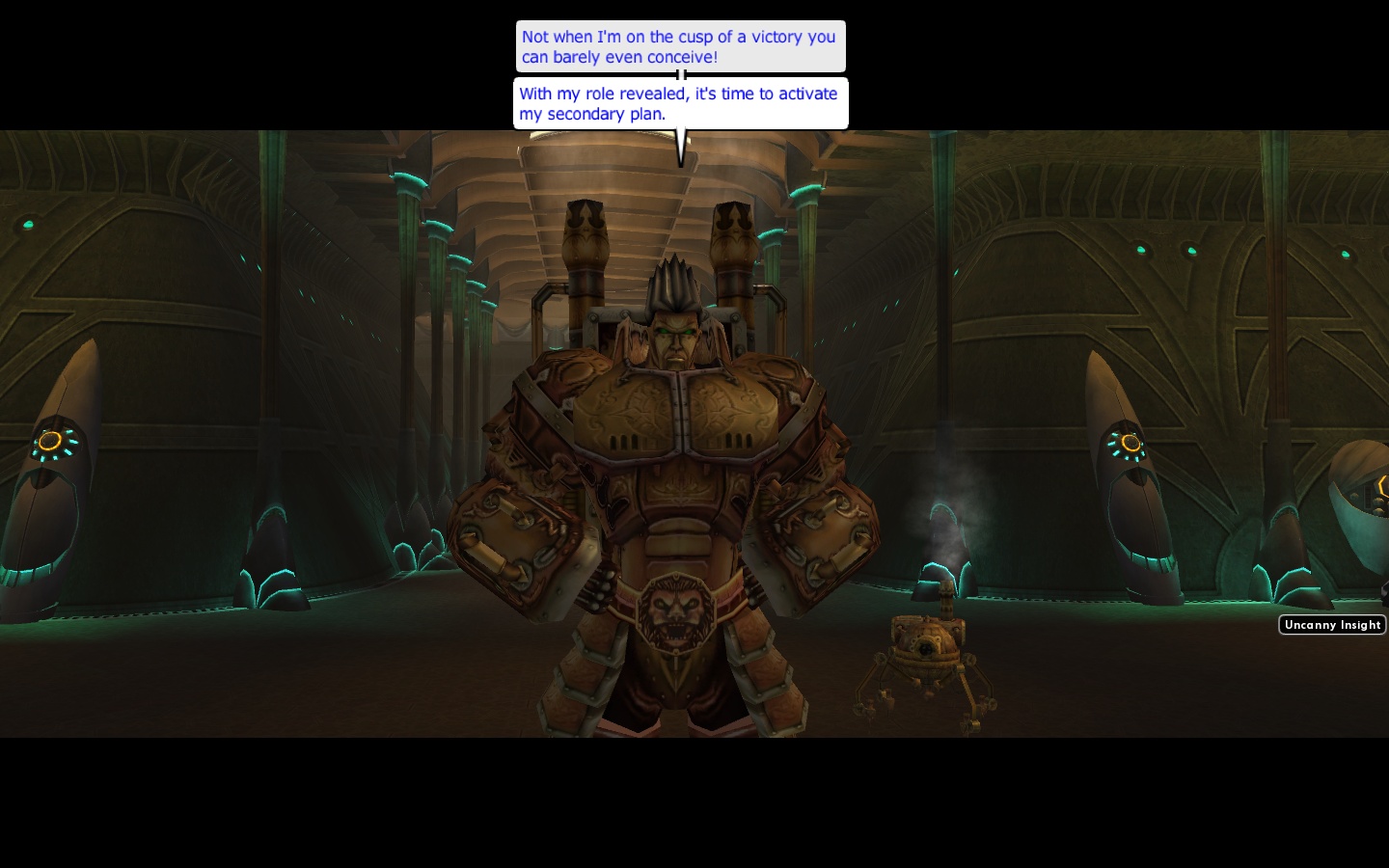This screenshot has width=1389, height=868.
Task: Click the Uncanny Insight label
Action: (1332, 625)
